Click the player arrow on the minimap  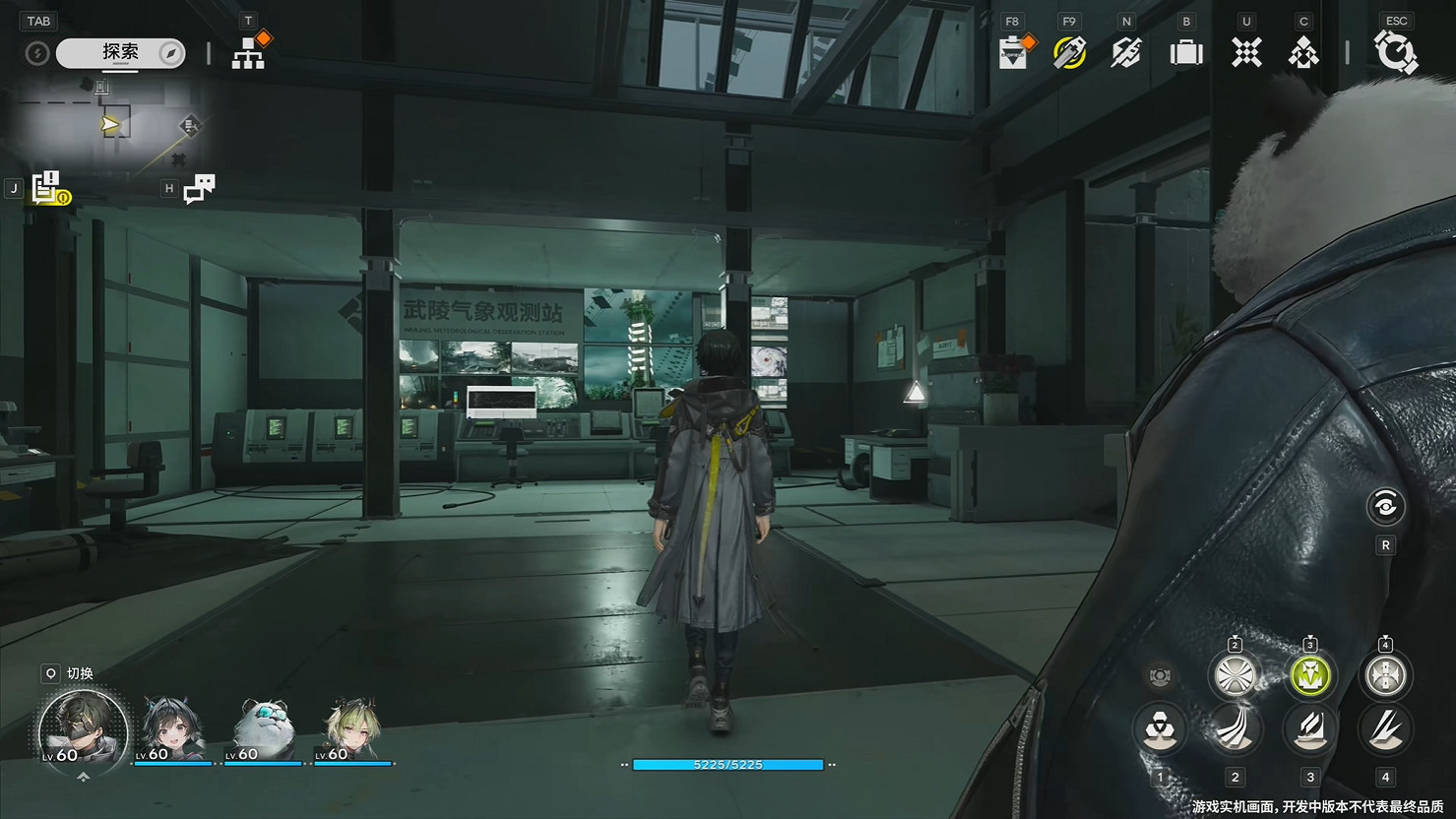tap(110, 122)
